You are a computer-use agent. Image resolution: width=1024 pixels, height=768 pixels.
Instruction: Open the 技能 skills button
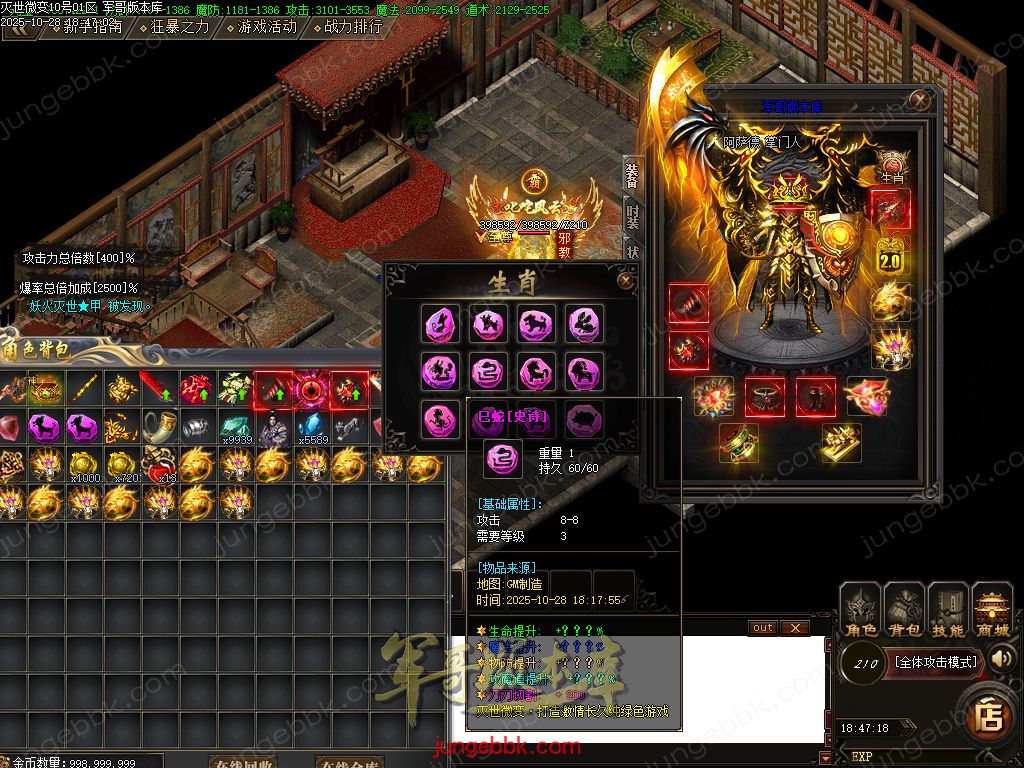pos(948,610)
